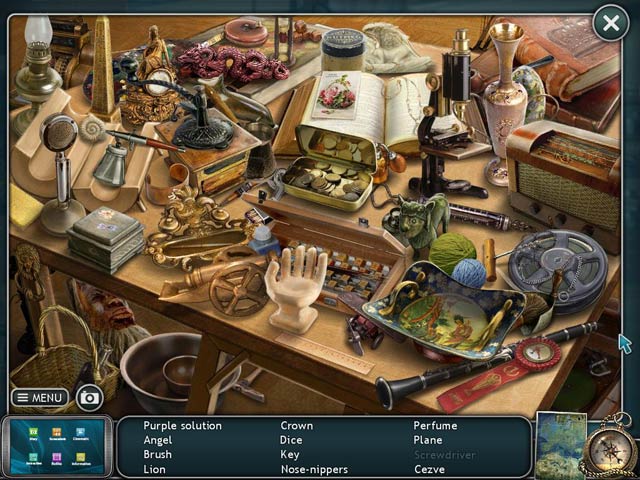Viewport: 640px width, 480px height.
Task: Open the world map thumbnail
Action: coord(560,445)
